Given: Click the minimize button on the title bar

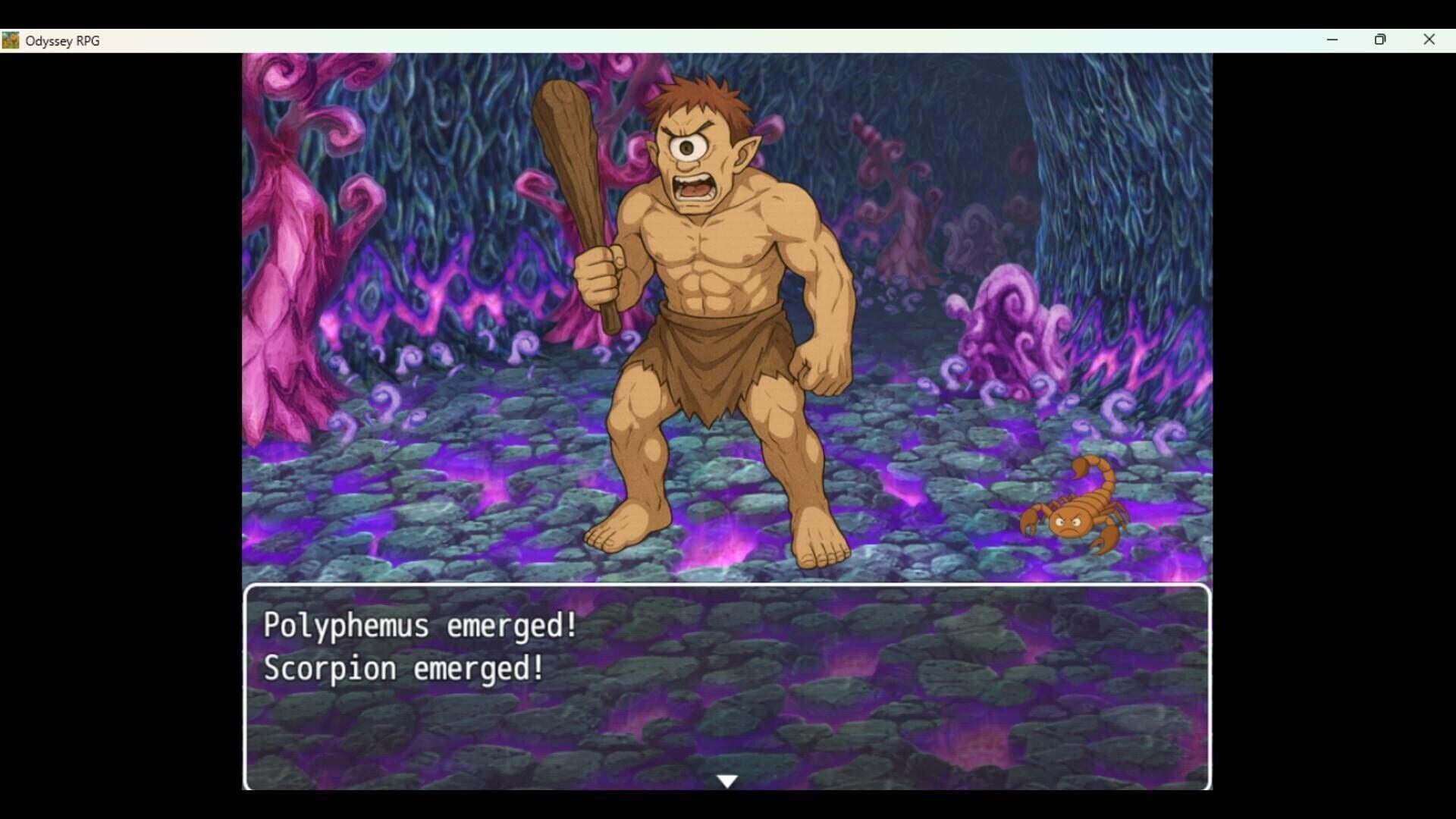Looking at the screenshot, I should [1332, 39].
